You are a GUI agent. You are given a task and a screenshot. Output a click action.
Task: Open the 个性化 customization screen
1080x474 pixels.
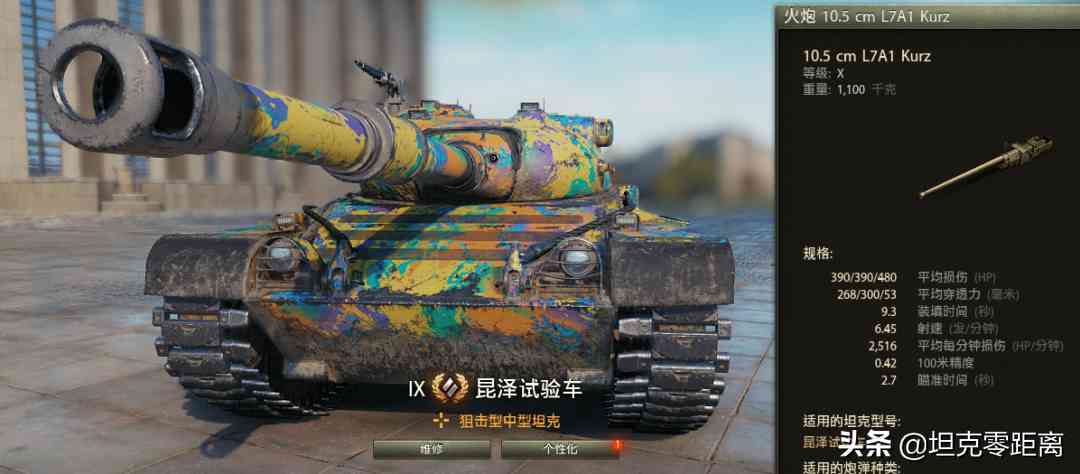[559, 449]
